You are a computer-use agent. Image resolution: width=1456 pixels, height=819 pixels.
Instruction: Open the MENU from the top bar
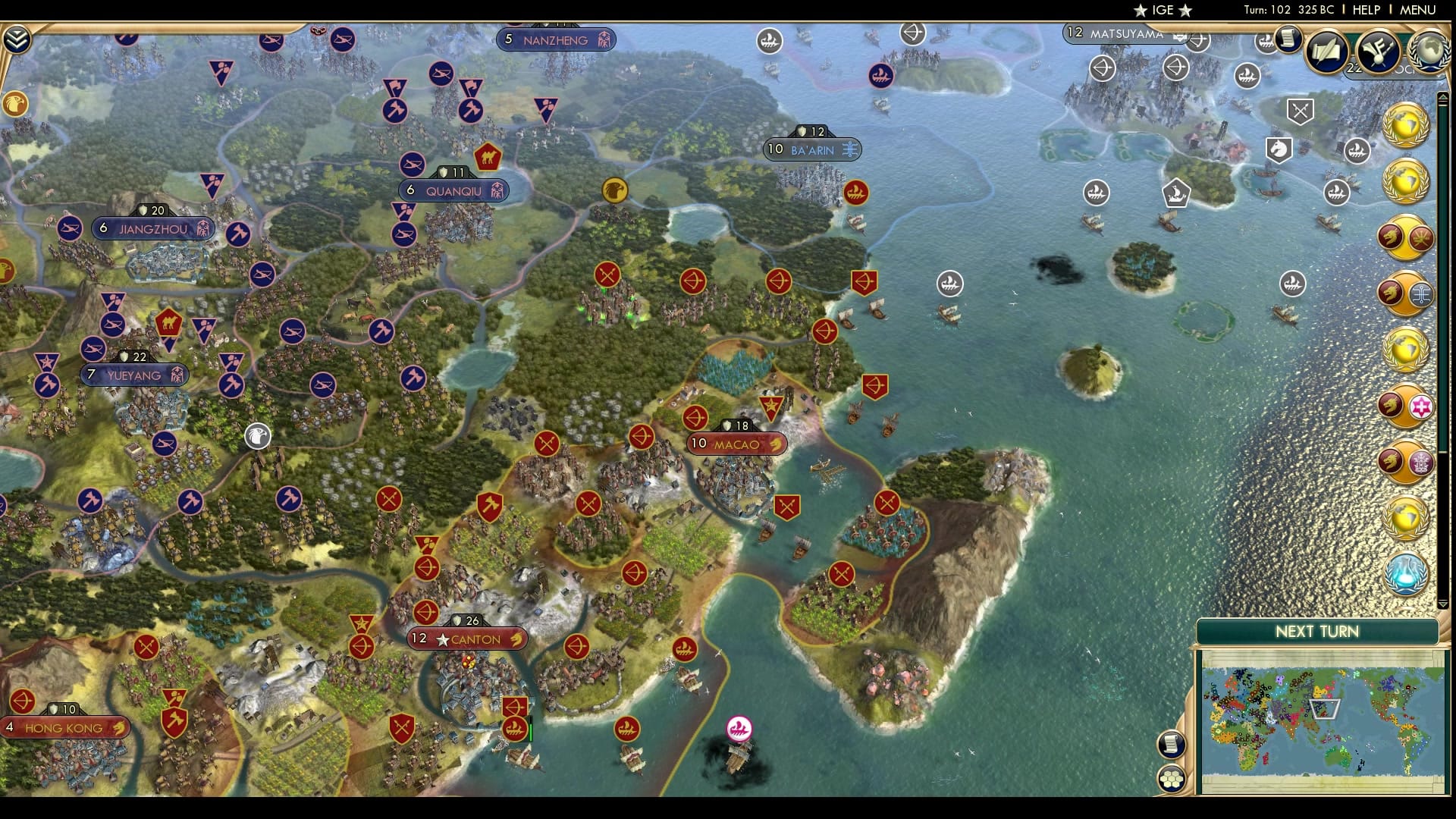[1418, 10]
